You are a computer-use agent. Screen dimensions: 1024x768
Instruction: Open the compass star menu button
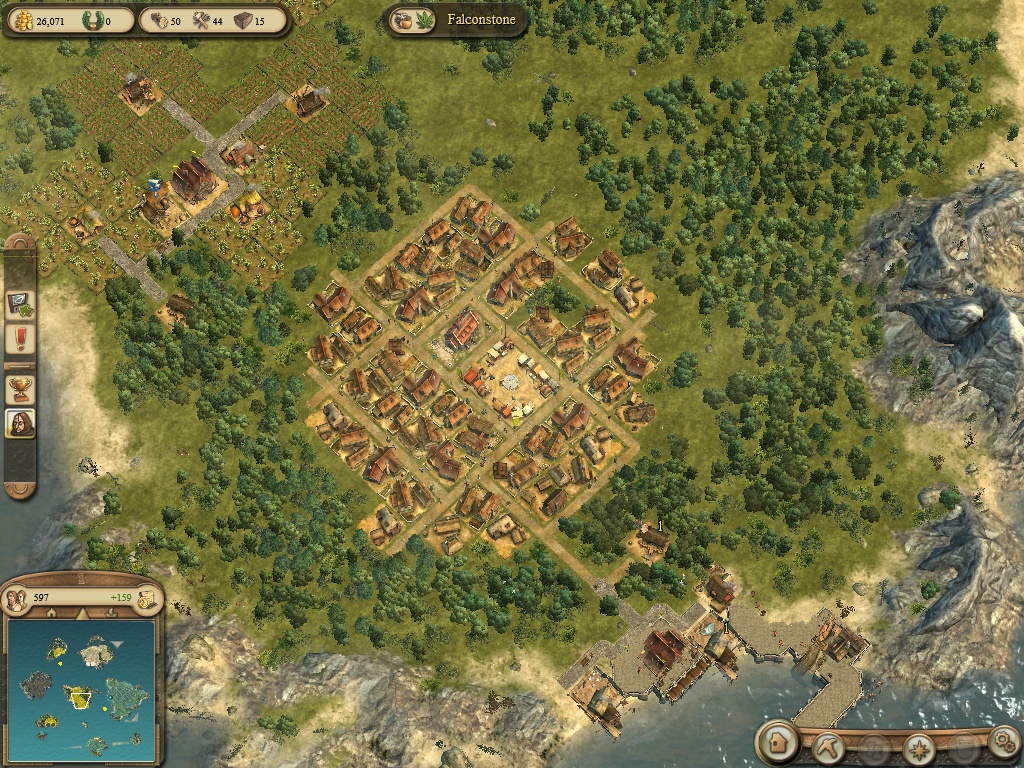pos(918,747)
